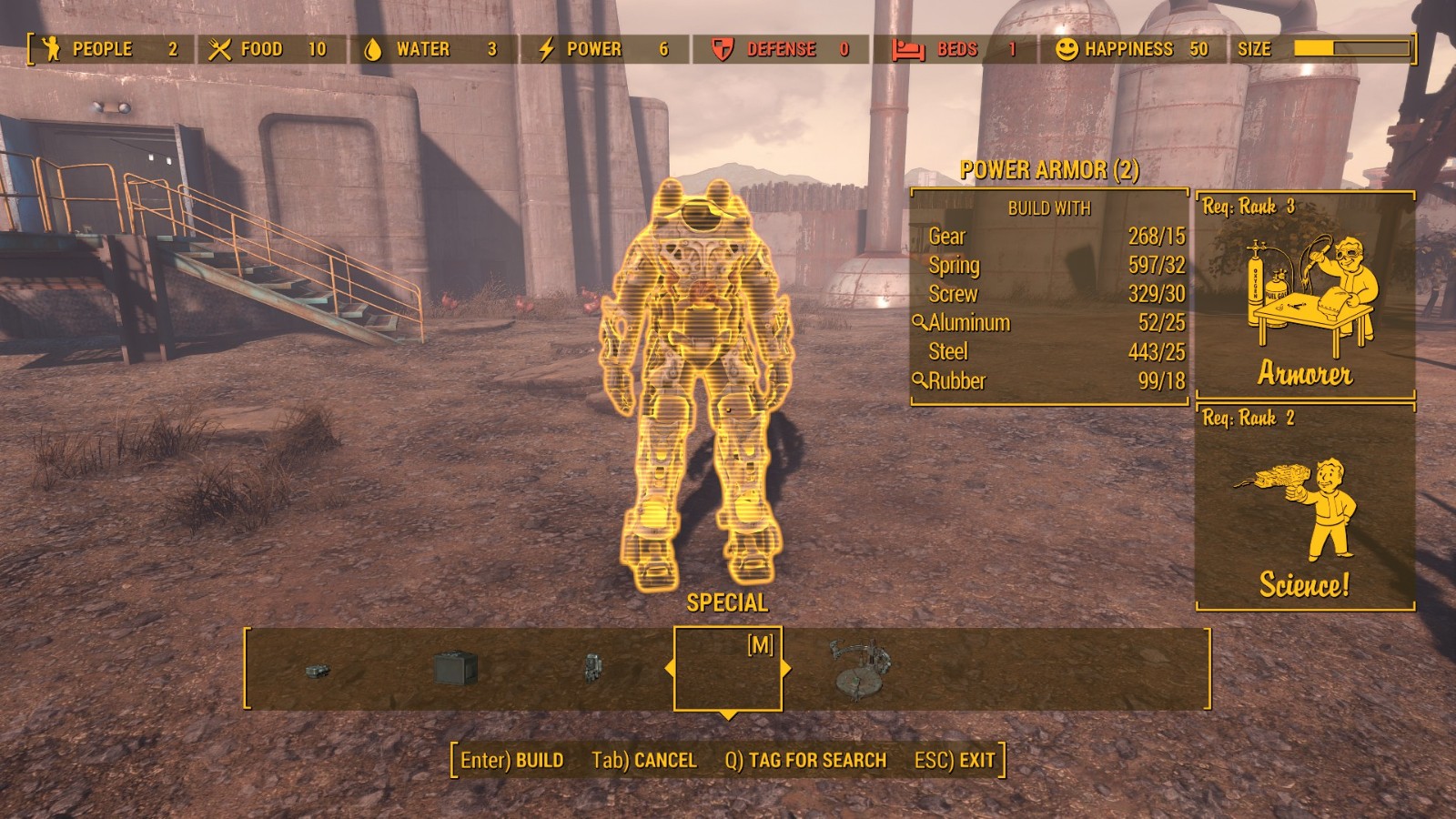Toggle the search tag magnifier next to Rubber
This screenshot has width=1456, height=819.
click(920, 381)
